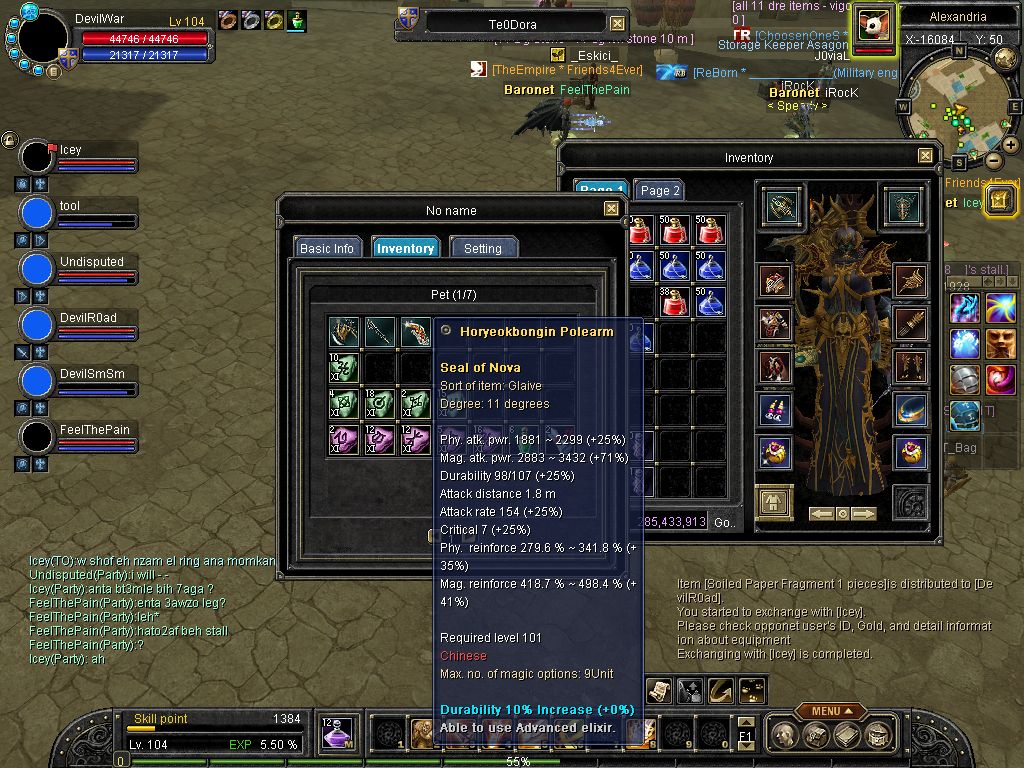
Task: Select party member Icey
Action: click(37, 157)
